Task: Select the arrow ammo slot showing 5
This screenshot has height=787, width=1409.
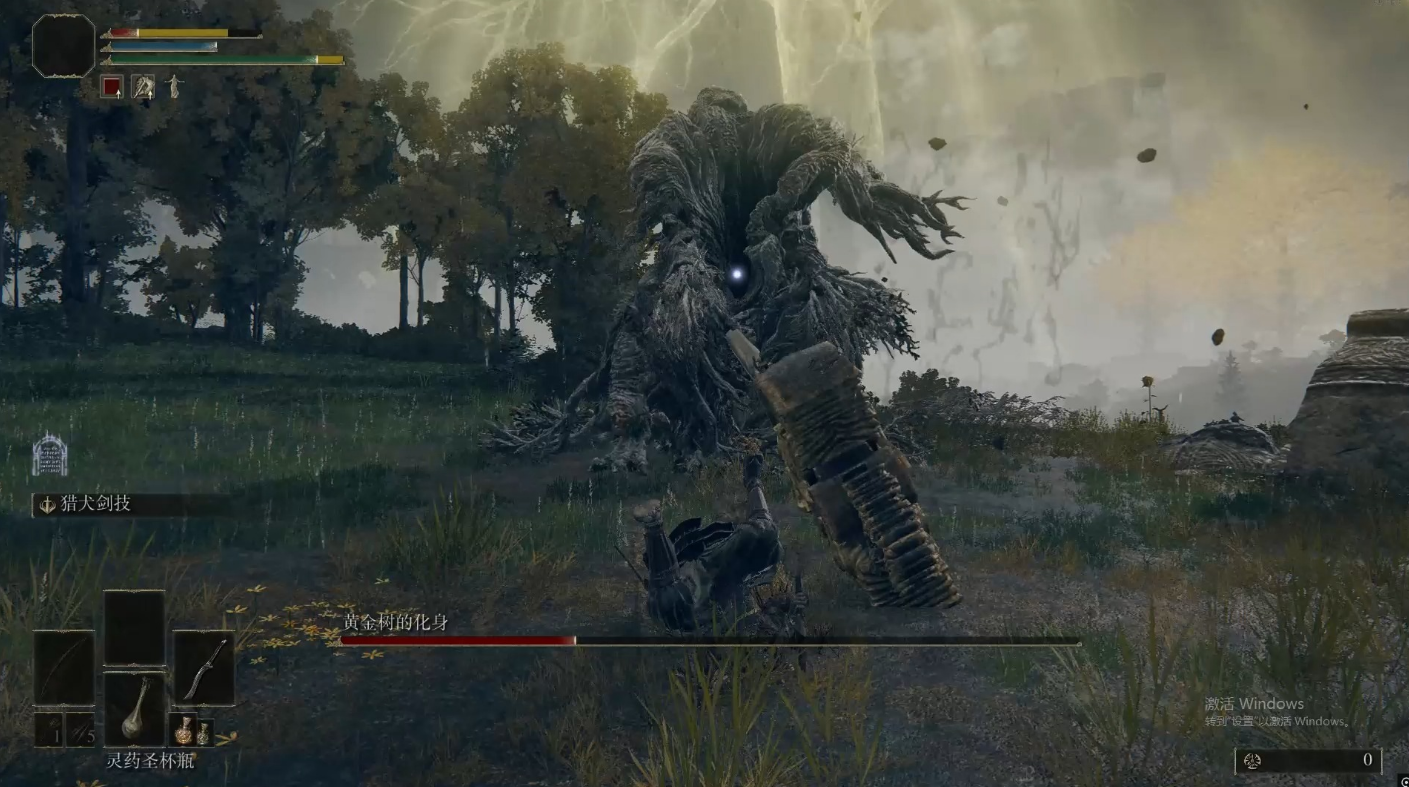Action: [80, 730]
